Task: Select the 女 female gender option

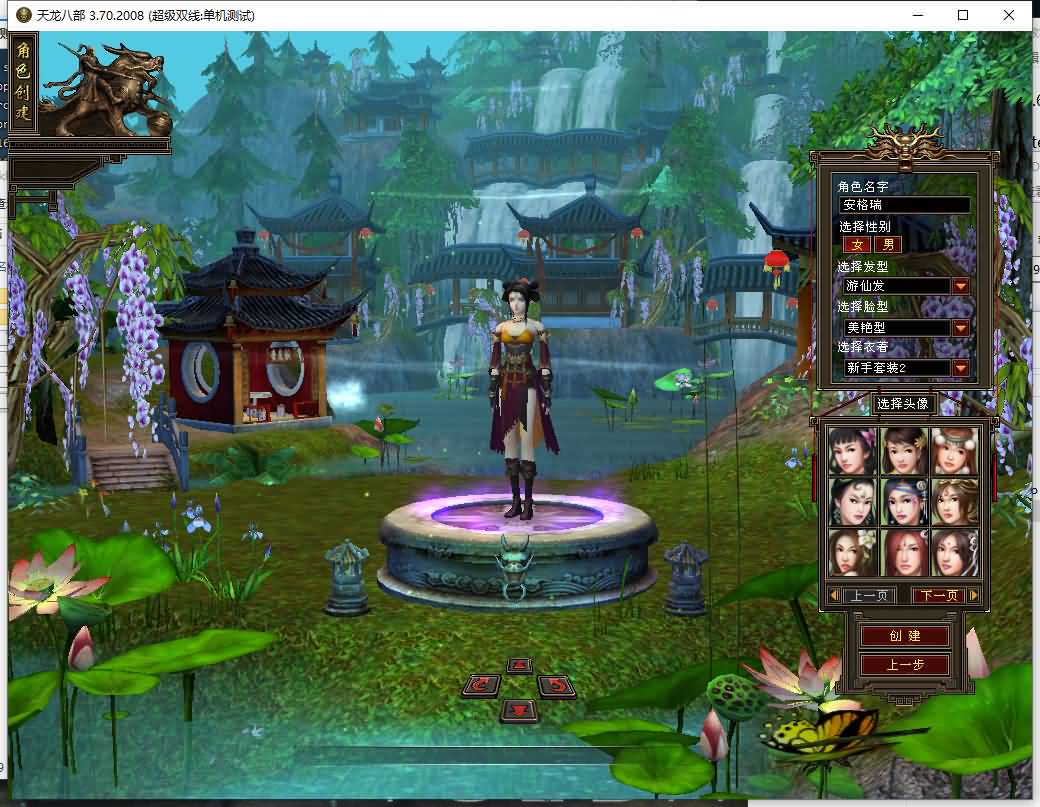Action: 856,244
